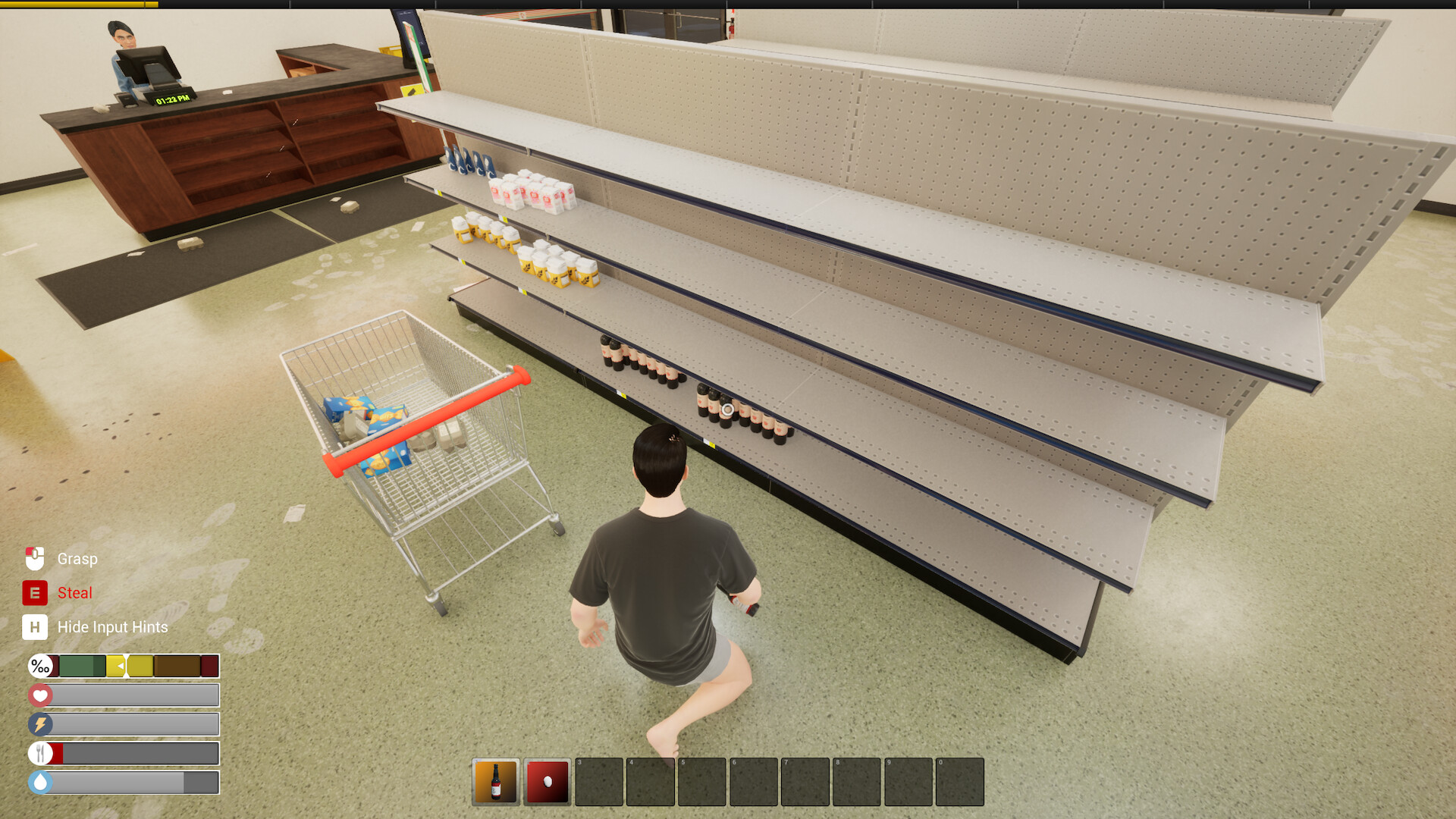Click hotbar slot 9
The height and width of the screenshot is (819, 1456).
[908, 782]
